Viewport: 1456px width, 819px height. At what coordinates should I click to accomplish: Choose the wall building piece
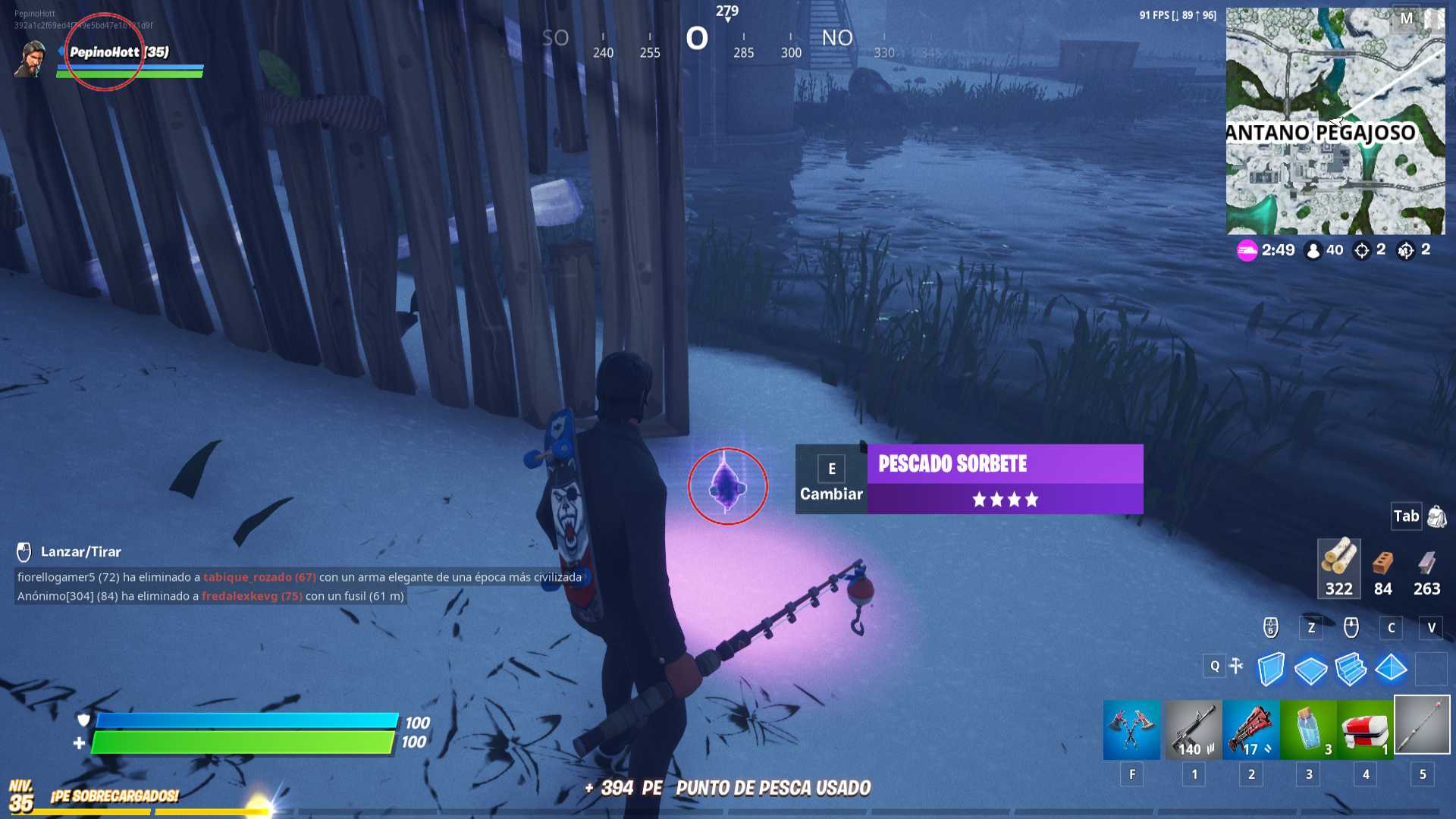pos(1271,669)
